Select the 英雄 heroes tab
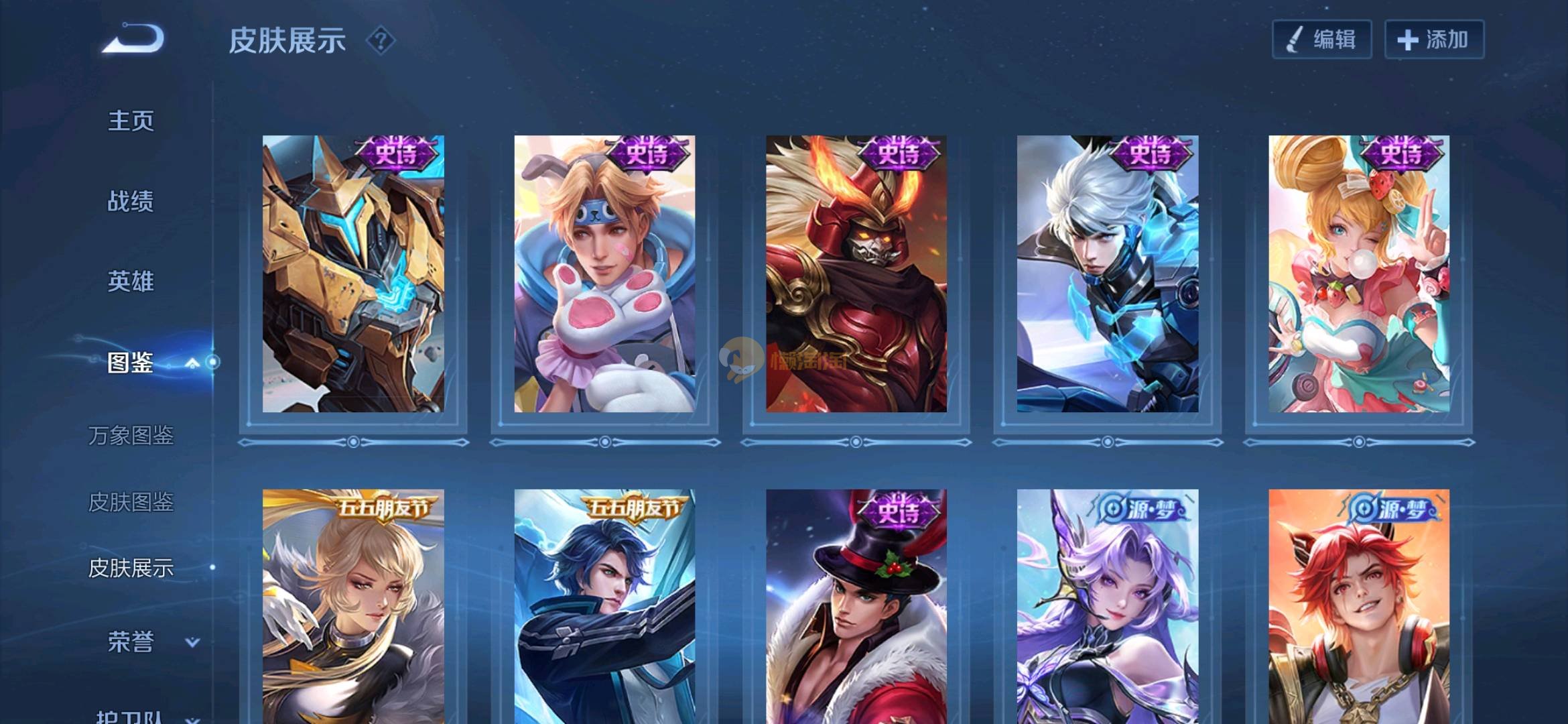1568x724 pixels. [131, 281]
